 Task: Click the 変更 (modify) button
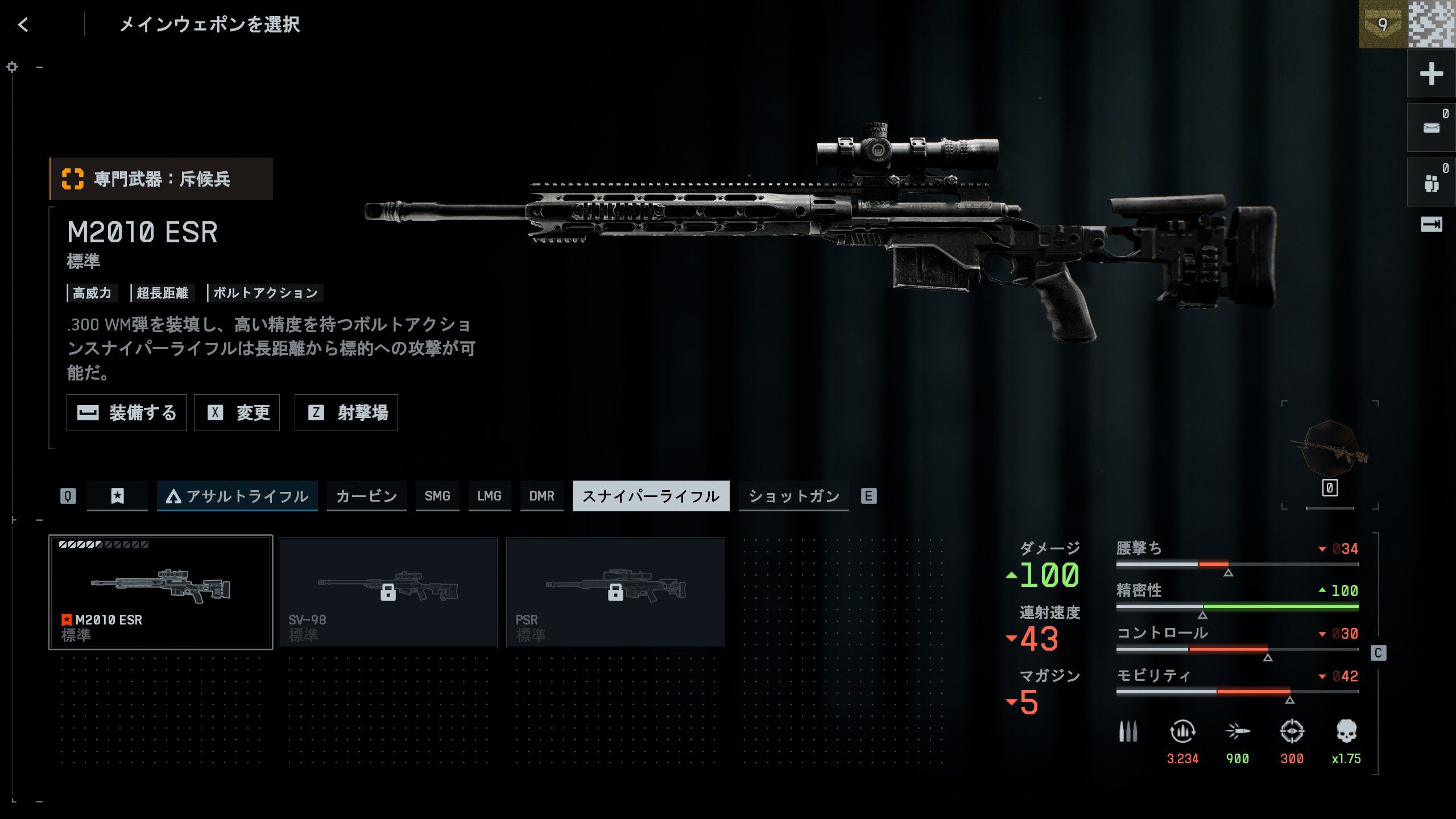coord(237,413)
